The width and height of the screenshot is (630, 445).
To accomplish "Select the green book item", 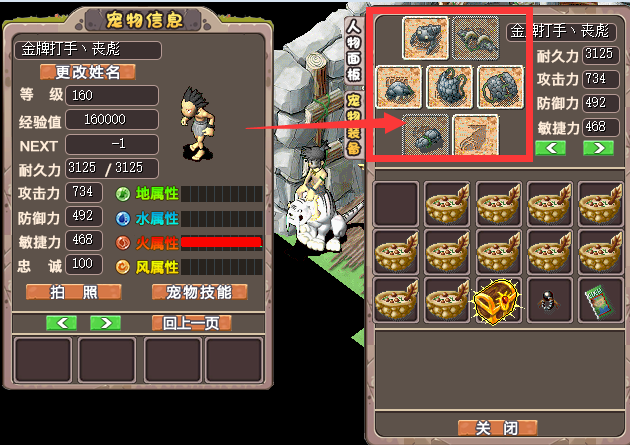I will pos(597,299).
